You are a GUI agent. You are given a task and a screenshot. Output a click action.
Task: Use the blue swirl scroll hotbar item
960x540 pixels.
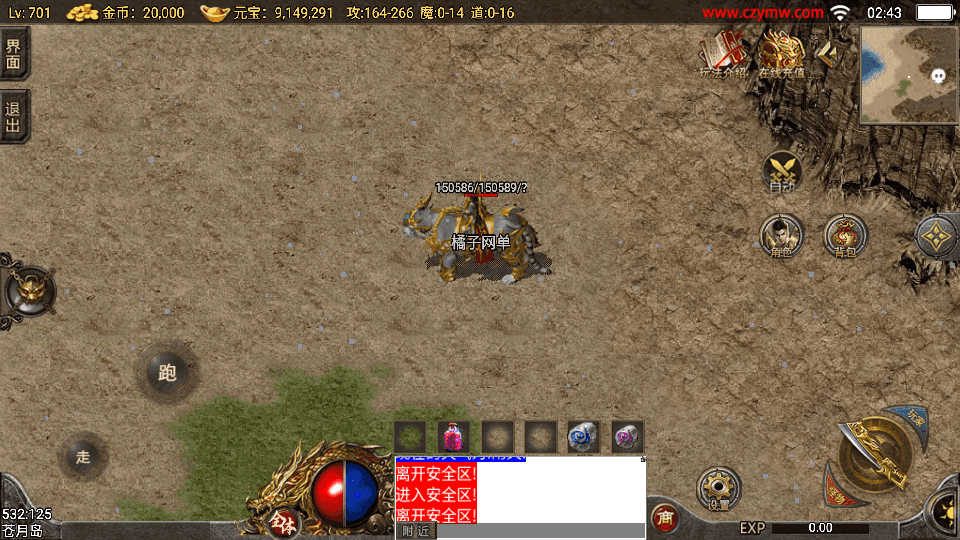[x=584, y=437]
